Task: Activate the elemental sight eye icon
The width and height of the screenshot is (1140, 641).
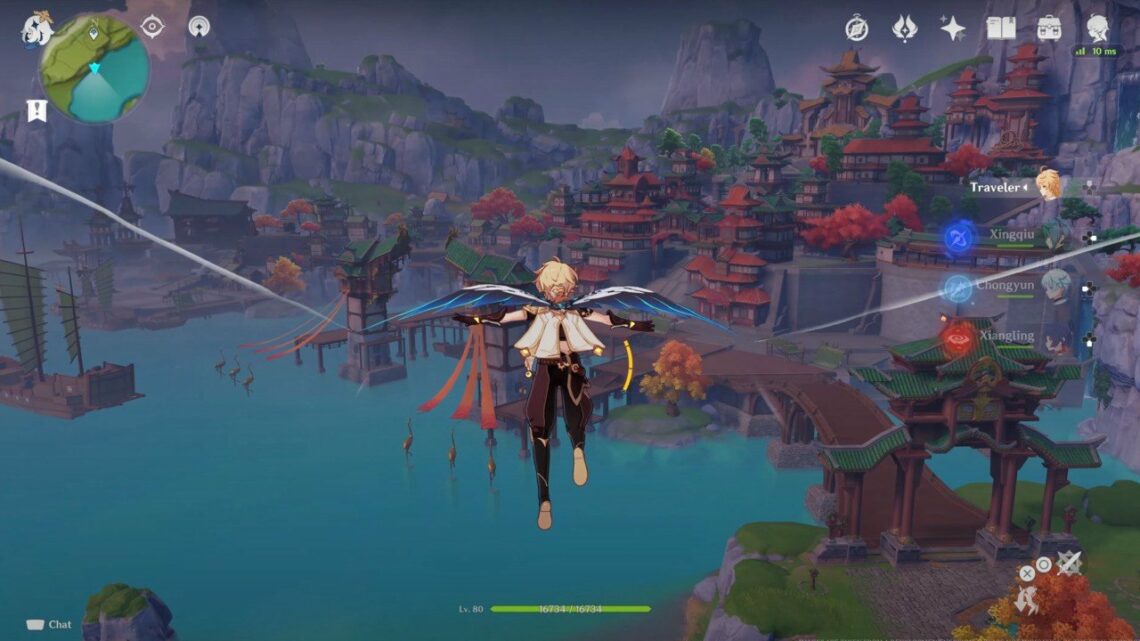Action: (152, 27)
